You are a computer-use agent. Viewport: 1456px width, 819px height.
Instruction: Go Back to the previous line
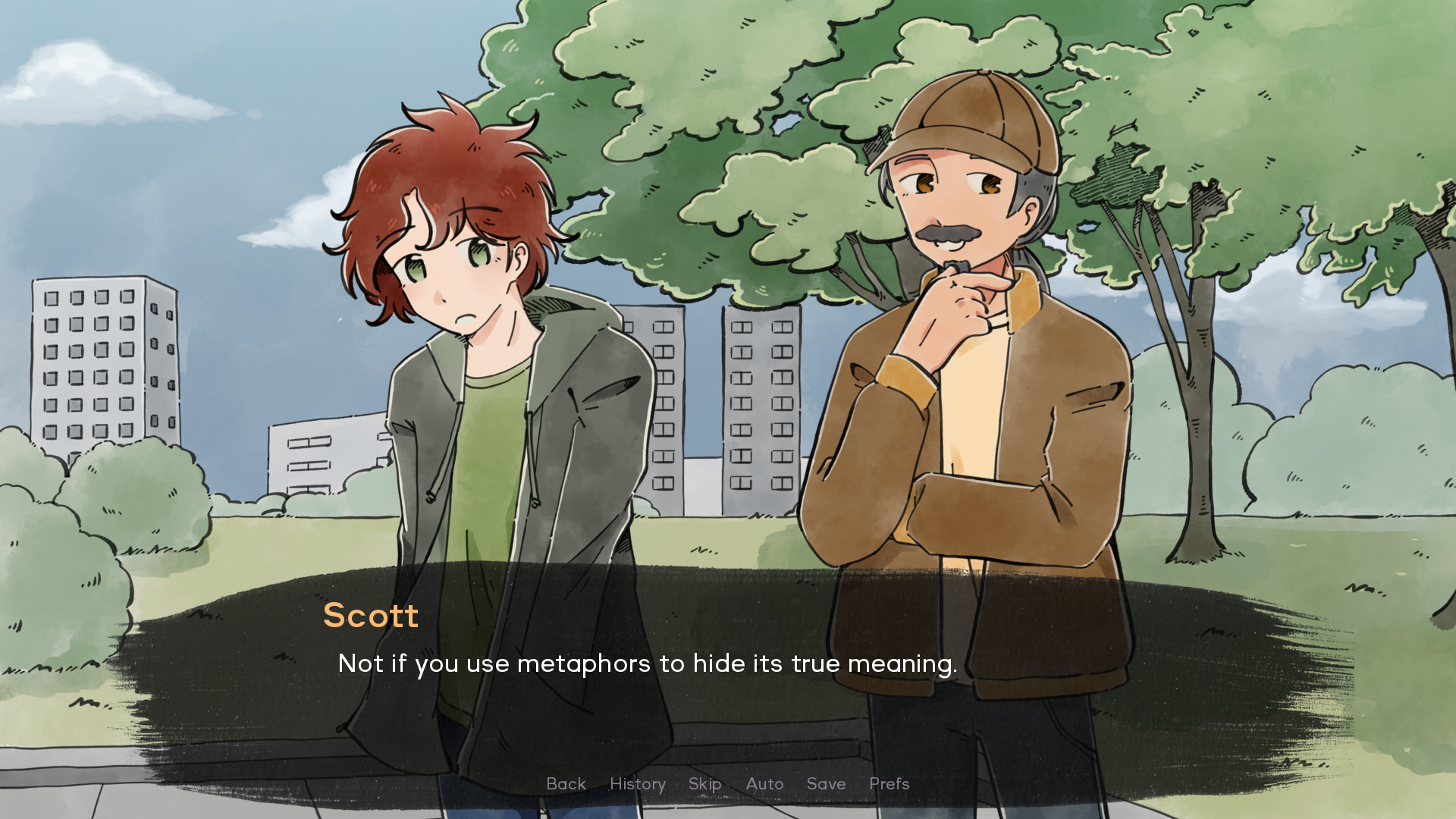[x=566, y=784]
